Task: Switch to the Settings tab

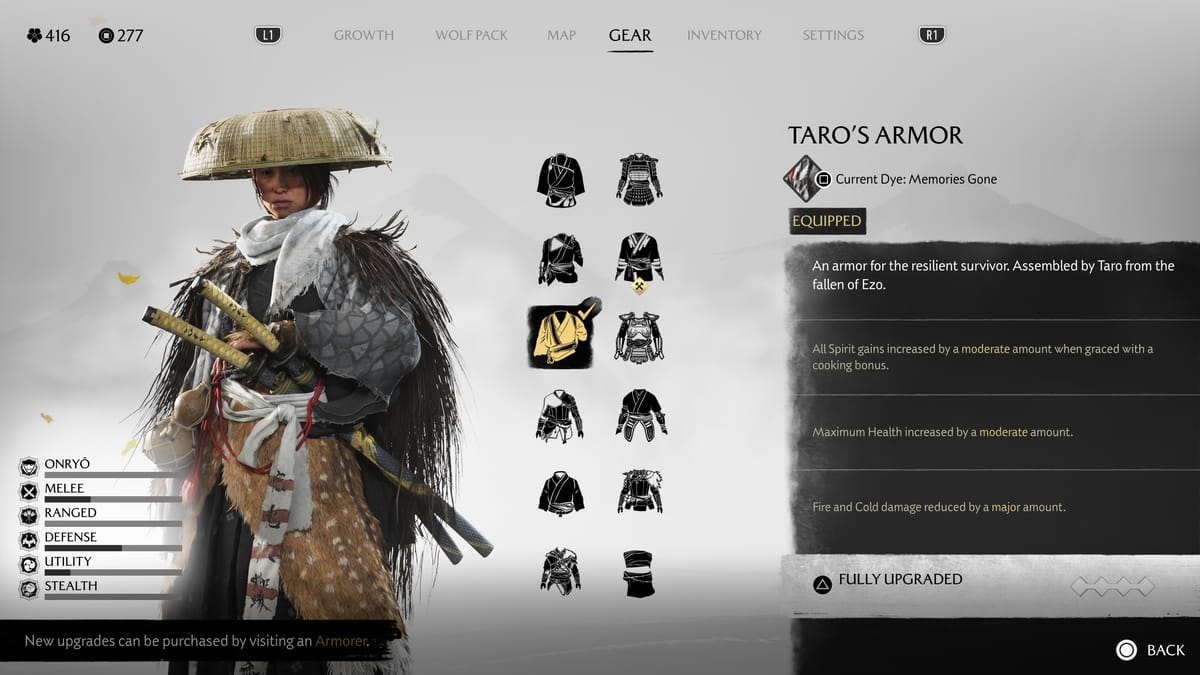Action: [832, 35]
